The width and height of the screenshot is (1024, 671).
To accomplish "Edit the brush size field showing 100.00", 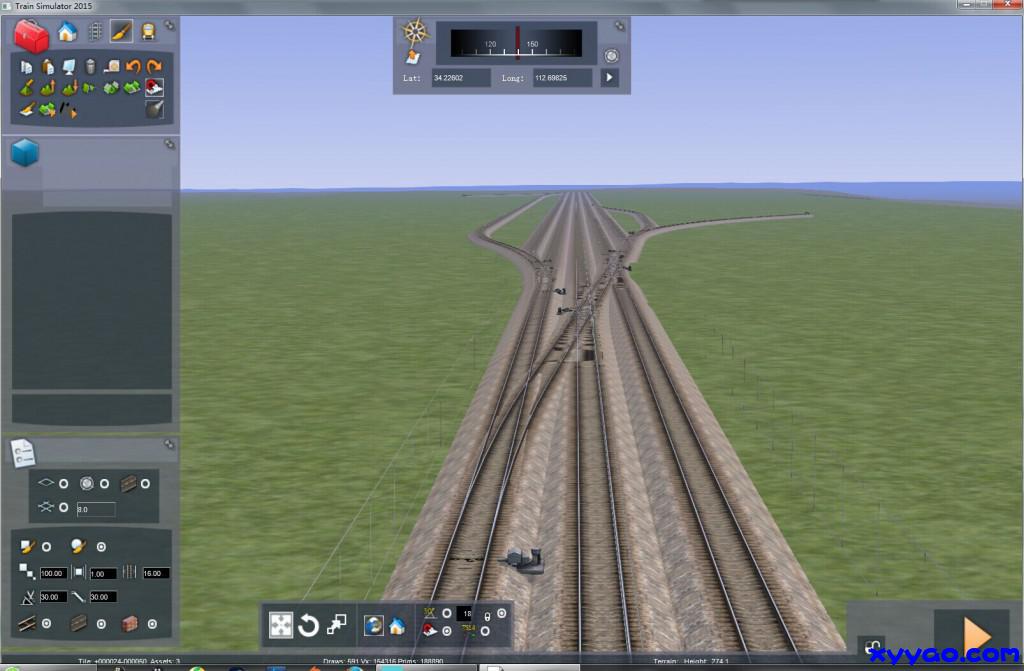I will click(53, 573).
